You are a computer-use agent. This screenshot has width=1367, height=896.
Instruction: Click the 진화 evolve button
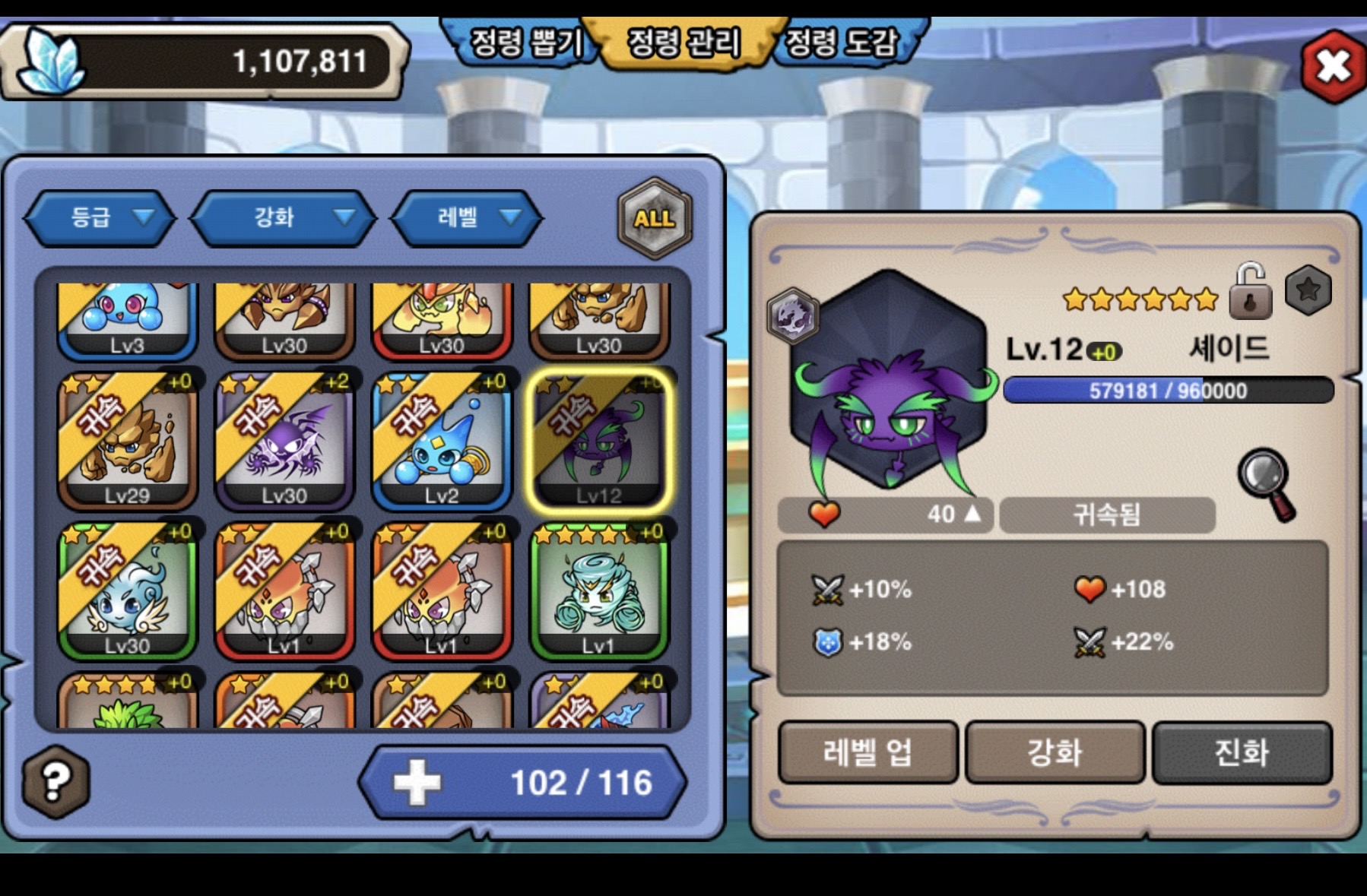point(1242,752)
